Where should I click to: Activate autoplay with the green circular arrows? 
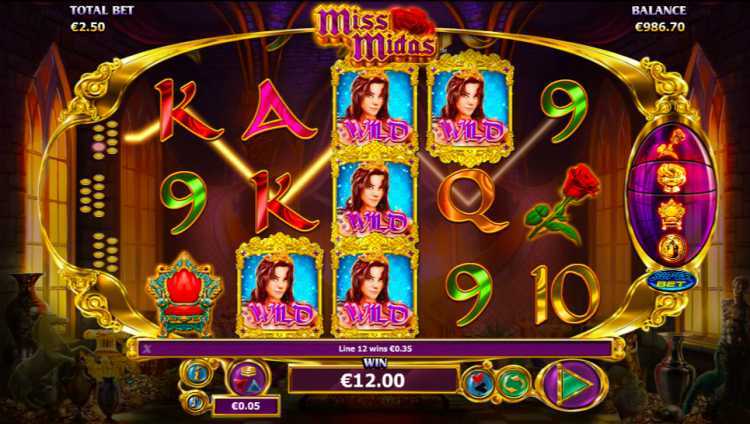point(513,383)
